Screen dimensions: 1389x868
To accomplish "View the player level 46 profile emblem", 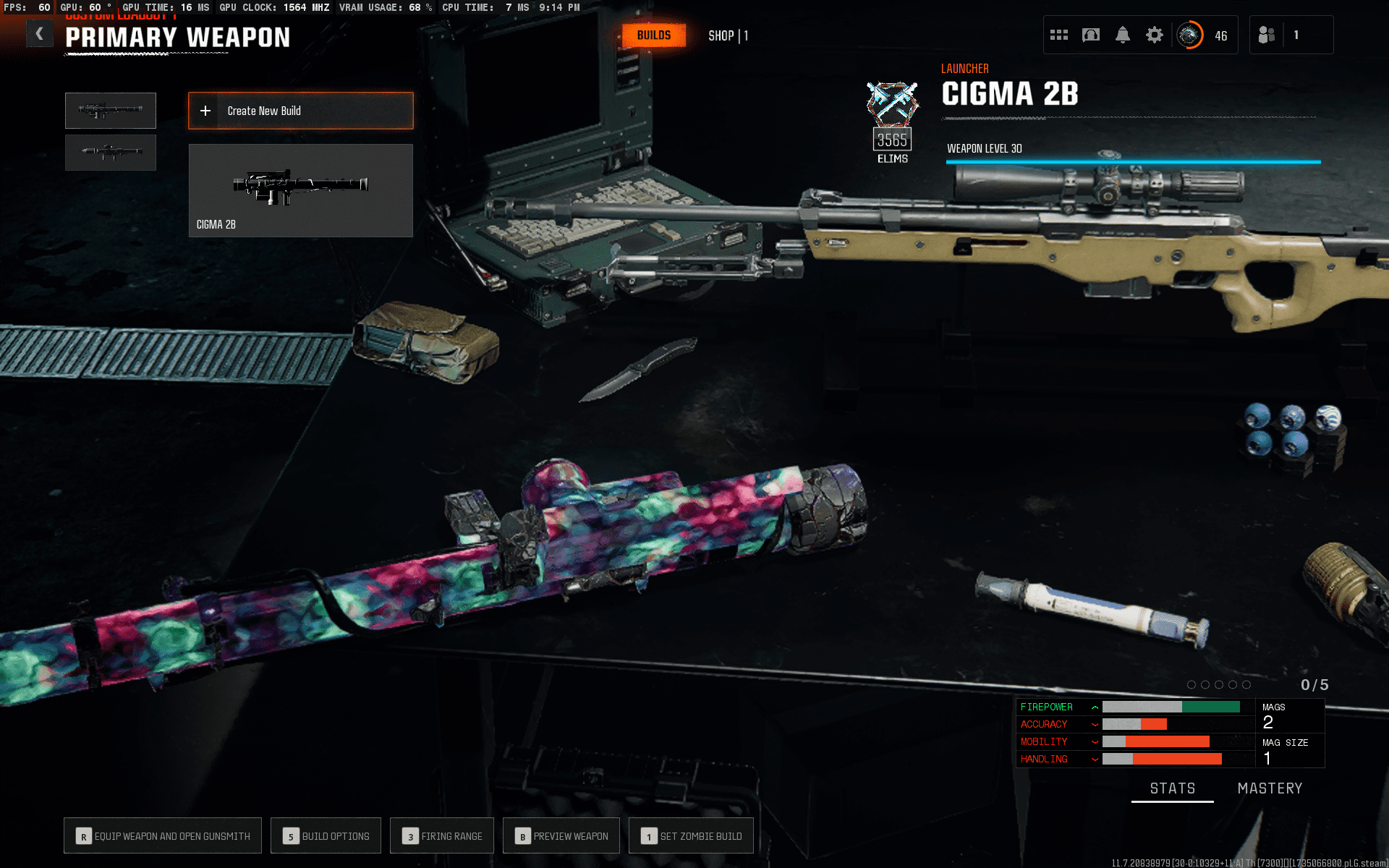I will click(1189, 35).
